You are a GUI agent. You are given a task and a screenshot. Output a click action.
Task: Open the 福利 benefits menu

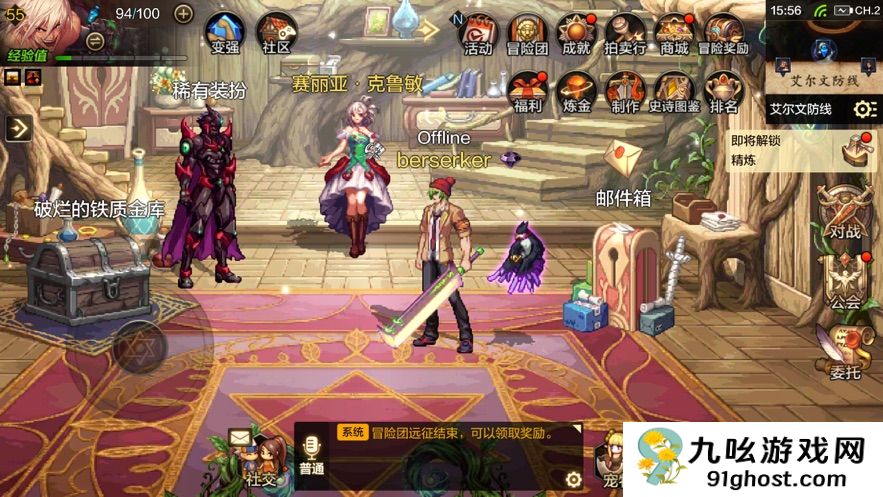pyautogui.click(x=527, y=91)
